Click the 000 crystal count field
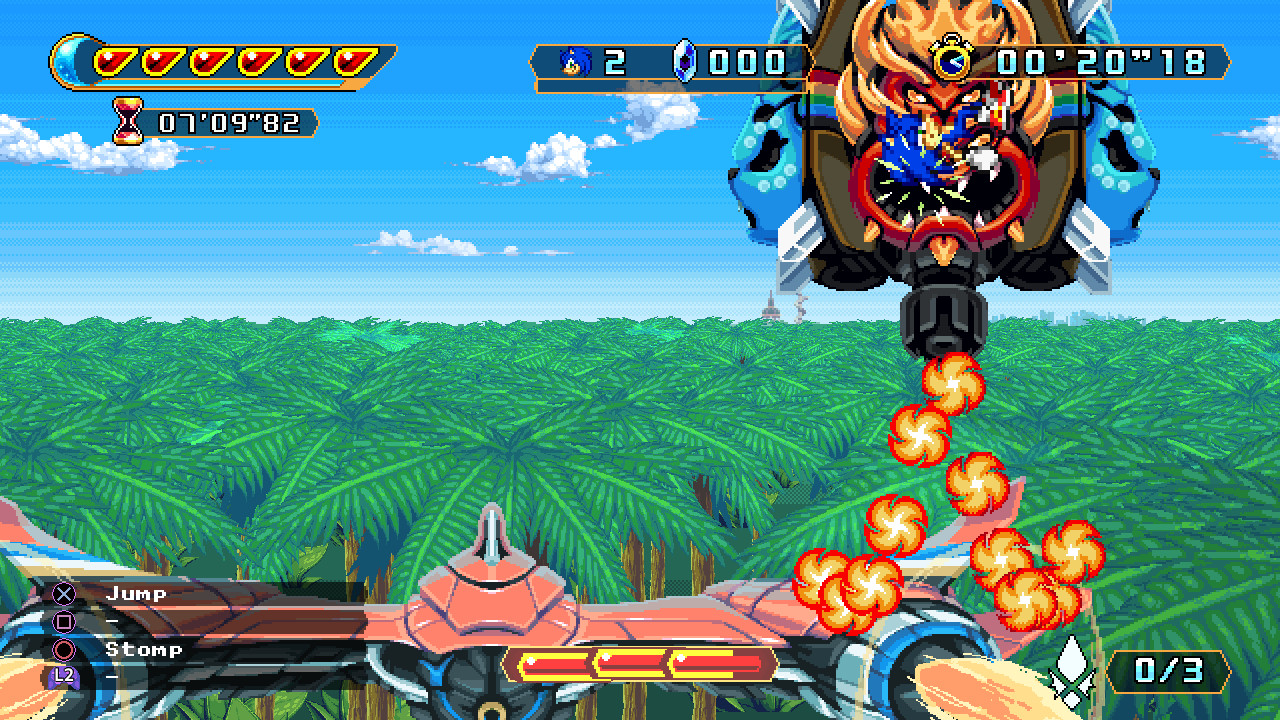Screen dimensions: 1280x720 click(x=746, y=61)
